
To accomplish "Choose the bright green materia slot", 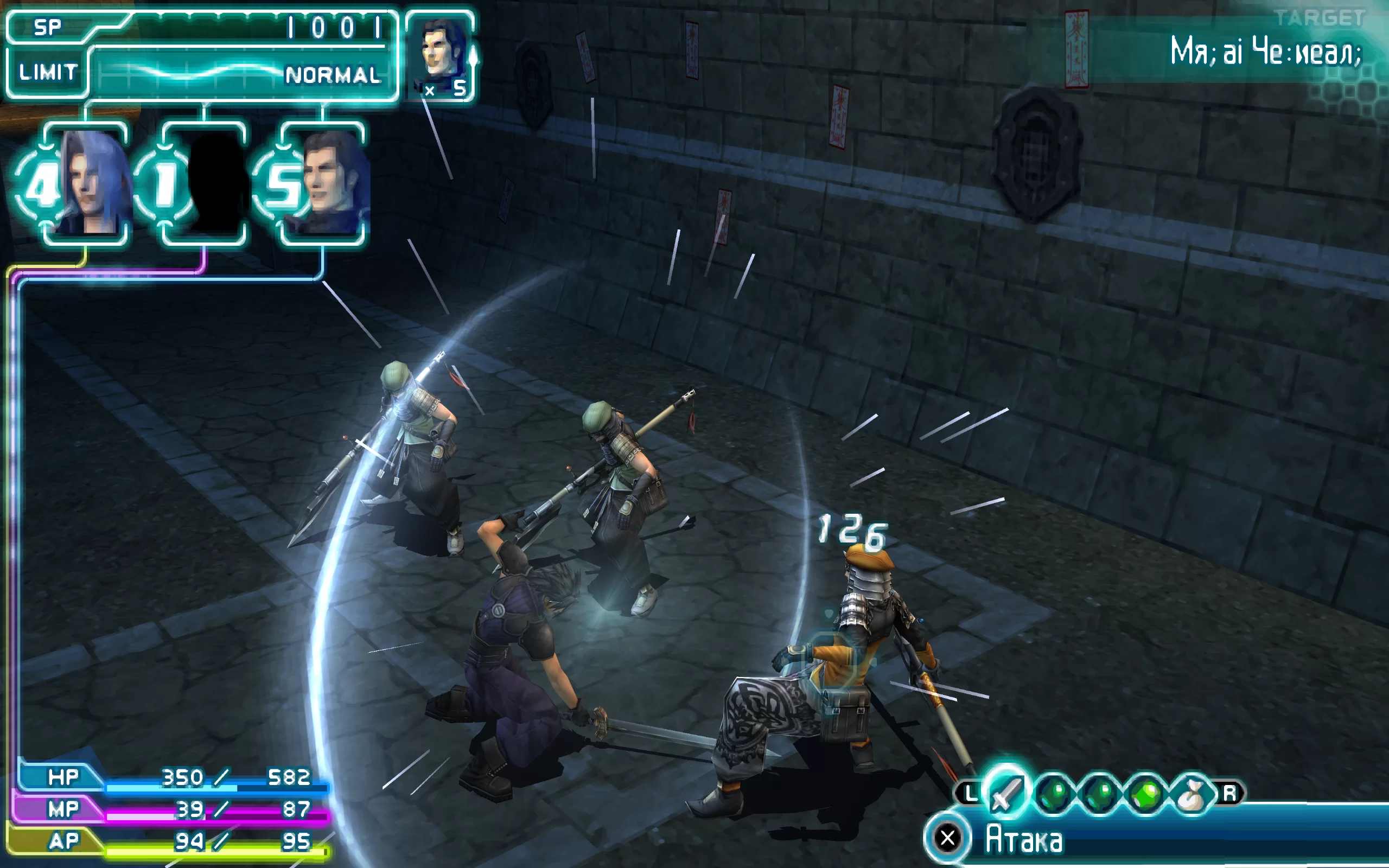I will (1145, 794).
